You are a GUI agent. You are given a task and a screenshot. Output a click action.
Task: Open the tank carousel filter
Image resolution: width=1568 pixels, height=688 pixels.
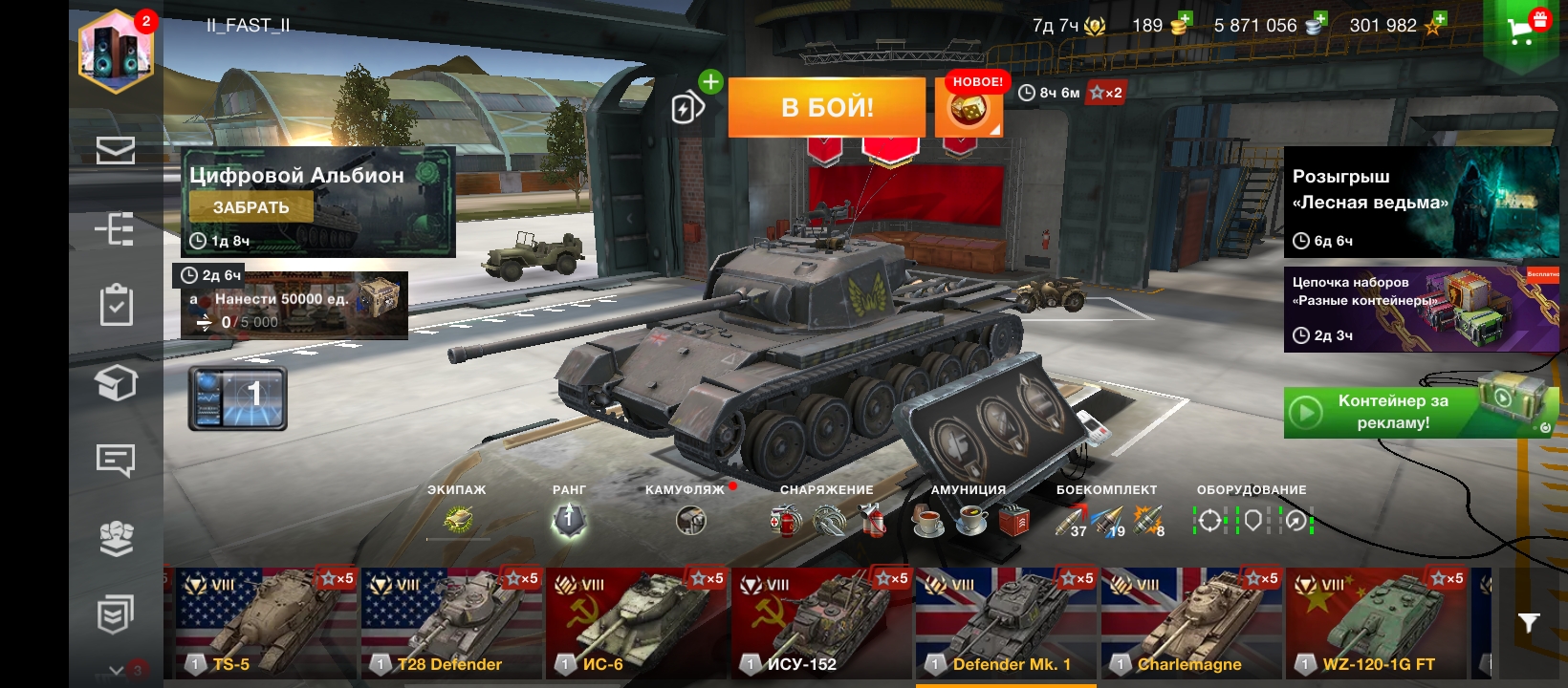[x=1529, y=623]
